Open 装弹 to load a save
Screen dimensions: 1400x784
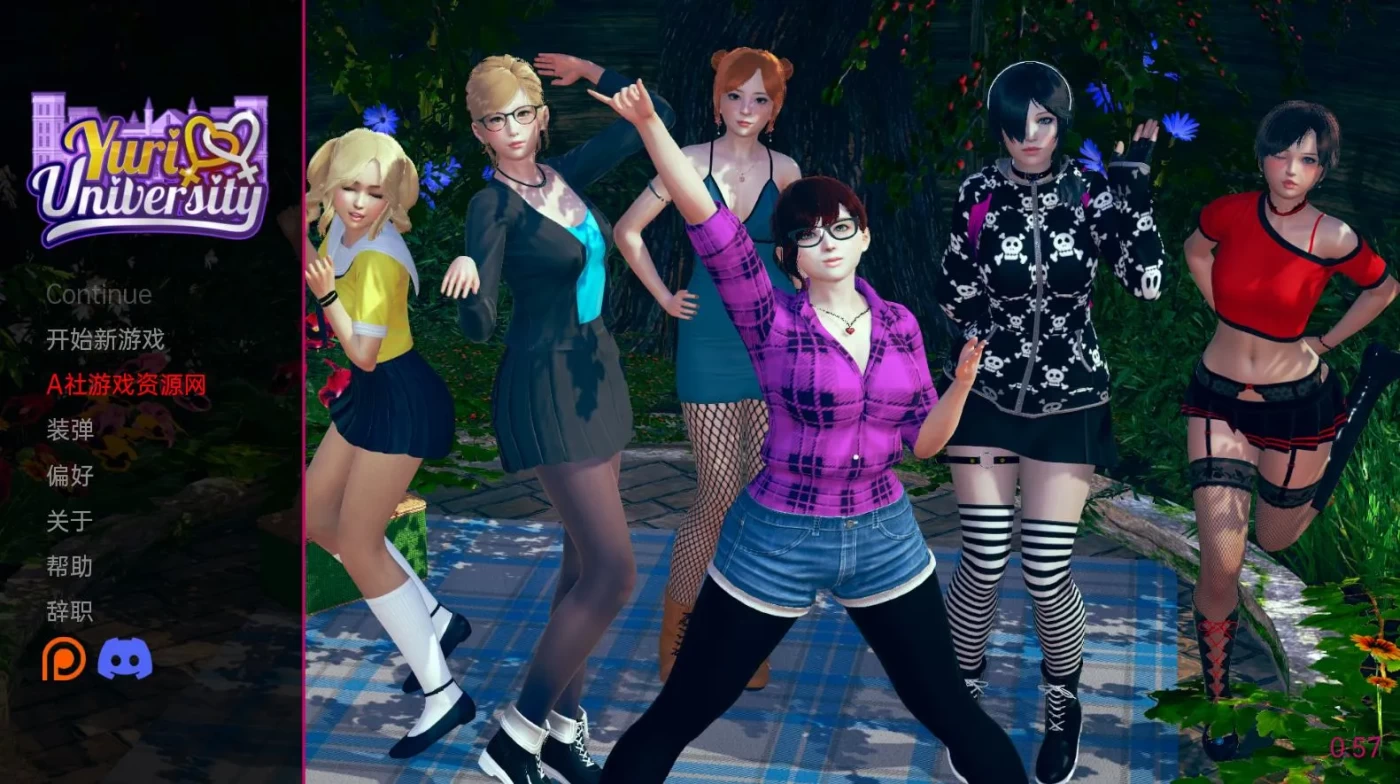[70, 432]
